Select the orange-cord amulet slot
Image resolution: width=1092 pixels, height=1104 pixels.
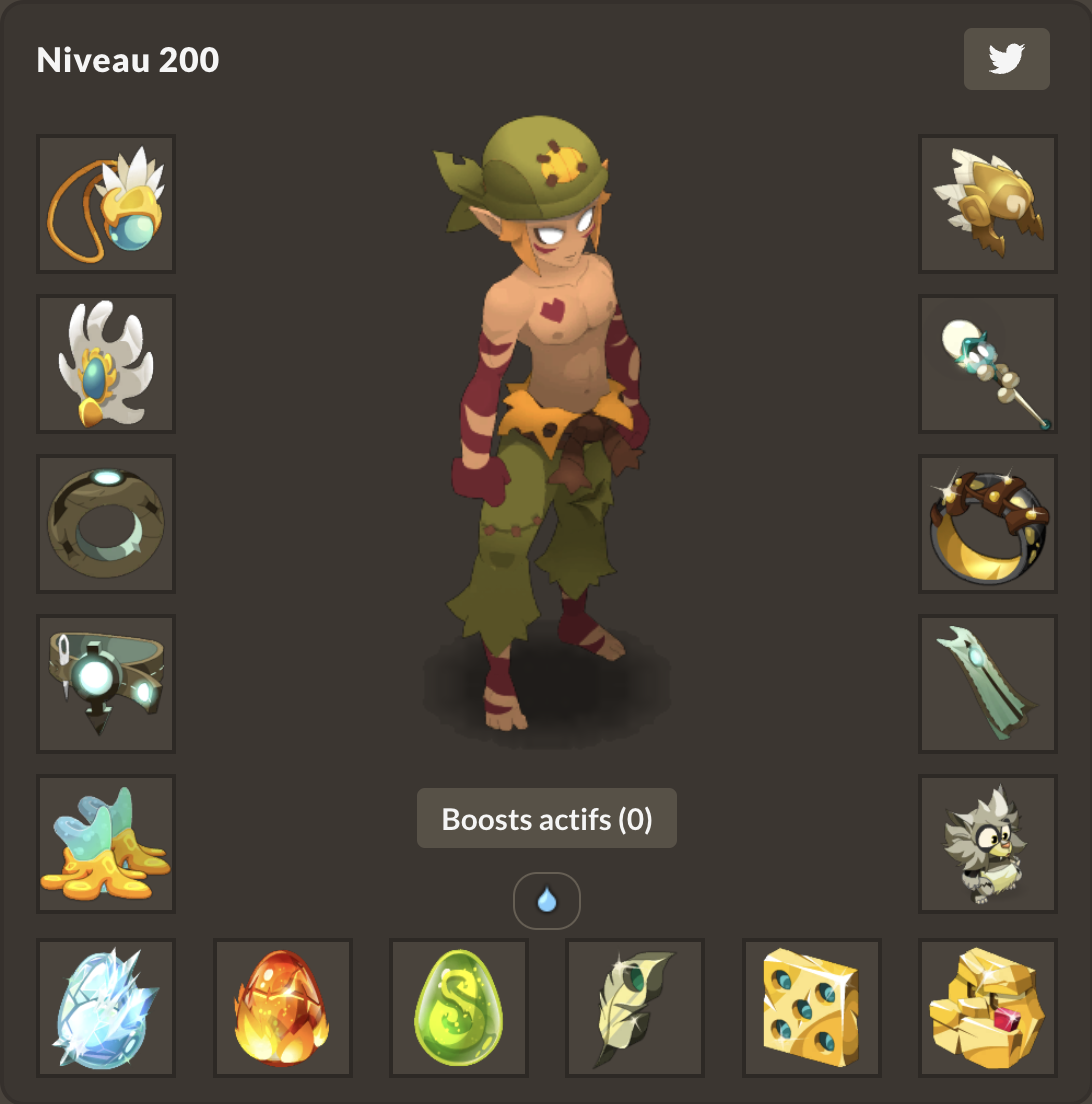(x=106, y=204)
